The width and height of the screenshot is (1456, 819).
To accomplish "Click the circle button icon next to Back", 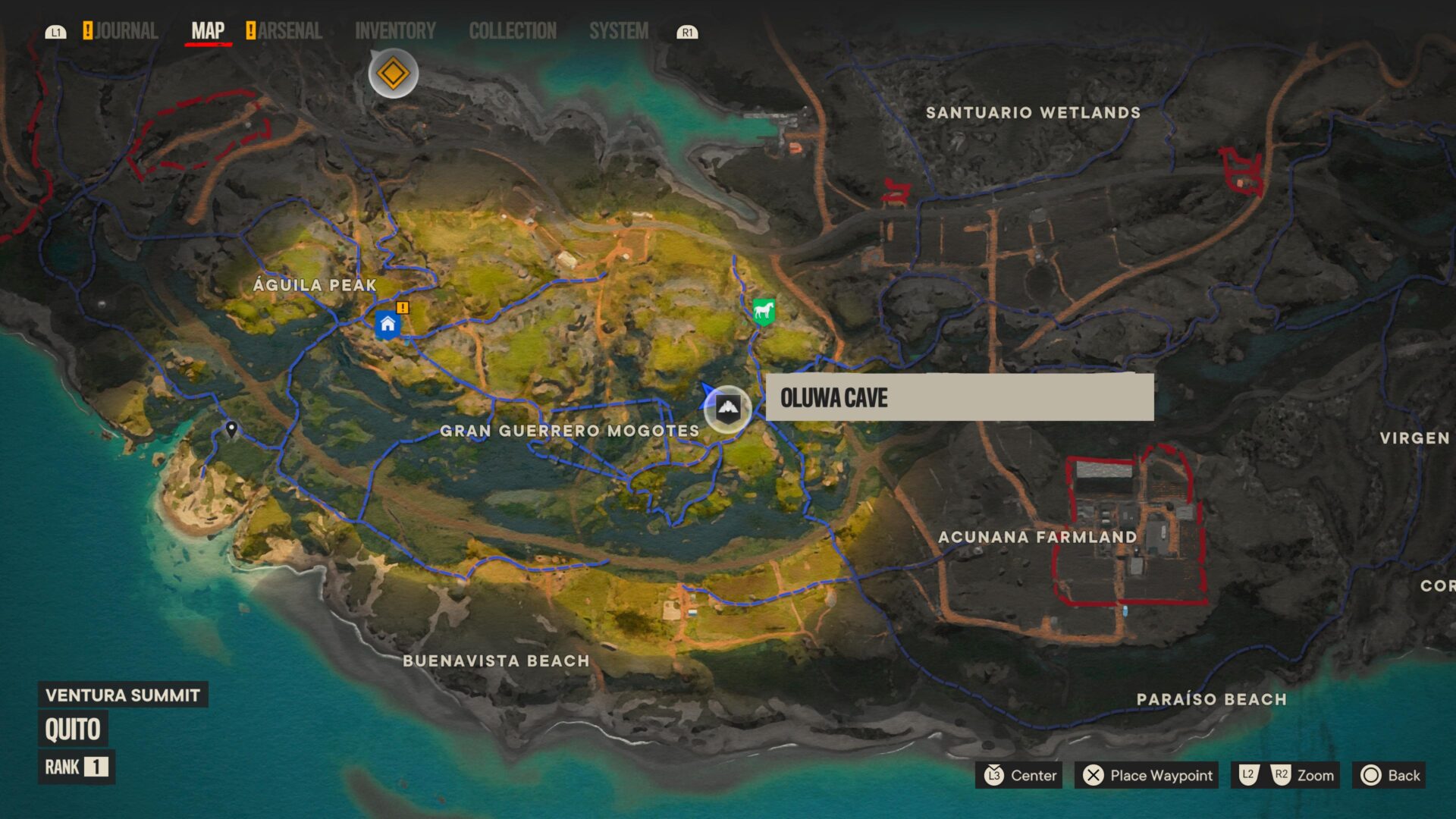I will coord(1372,776).
